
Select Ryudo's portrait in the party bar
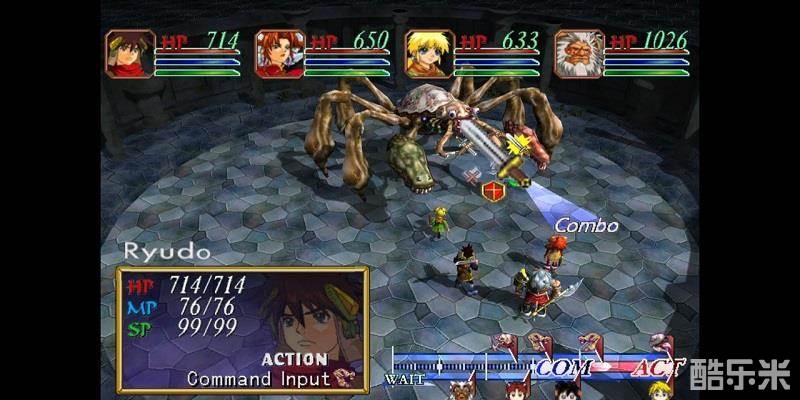click(131, 53)
